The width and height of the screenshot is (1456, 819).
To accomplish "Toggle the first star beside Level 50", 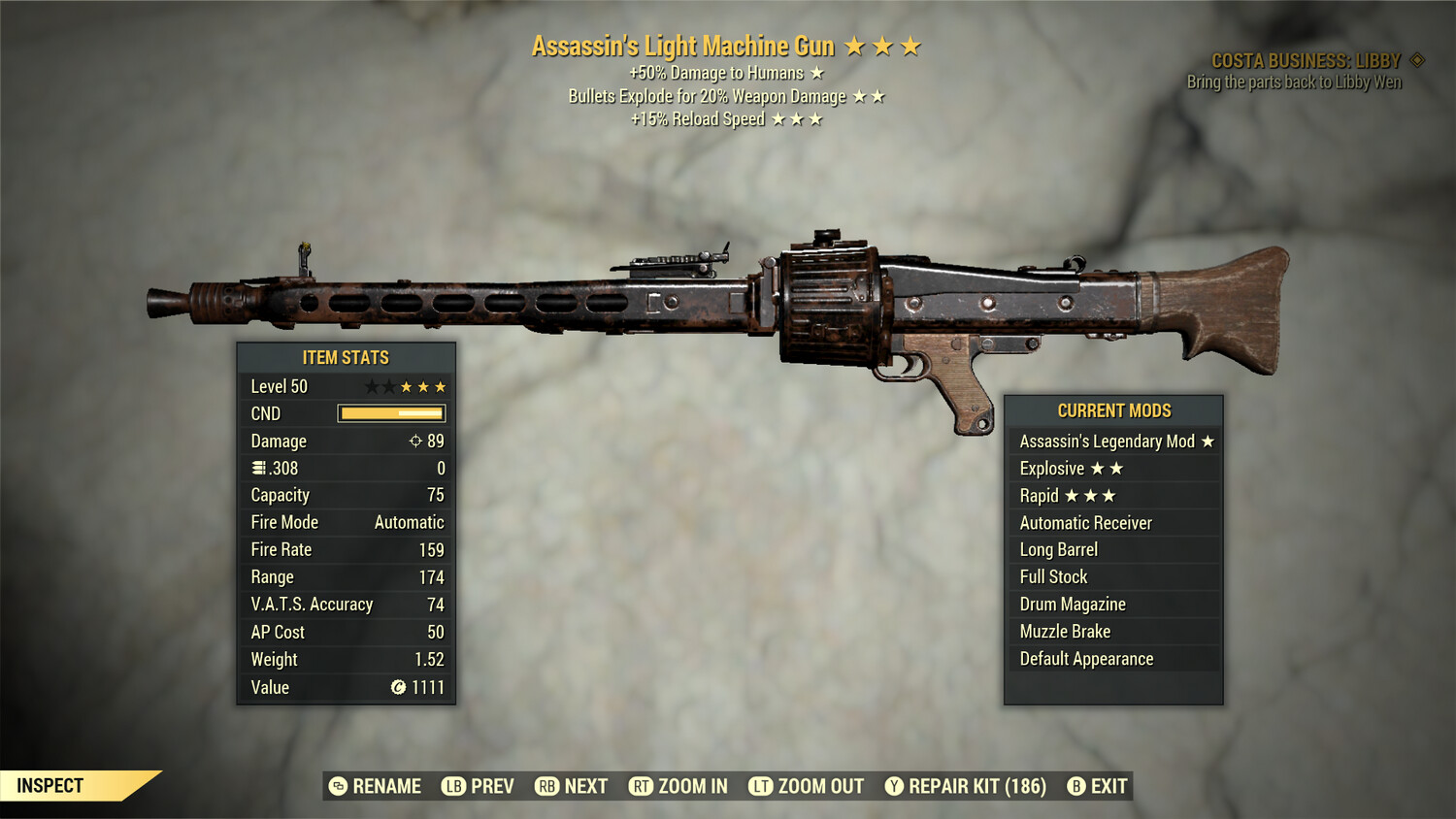I will tap(372, 386).
